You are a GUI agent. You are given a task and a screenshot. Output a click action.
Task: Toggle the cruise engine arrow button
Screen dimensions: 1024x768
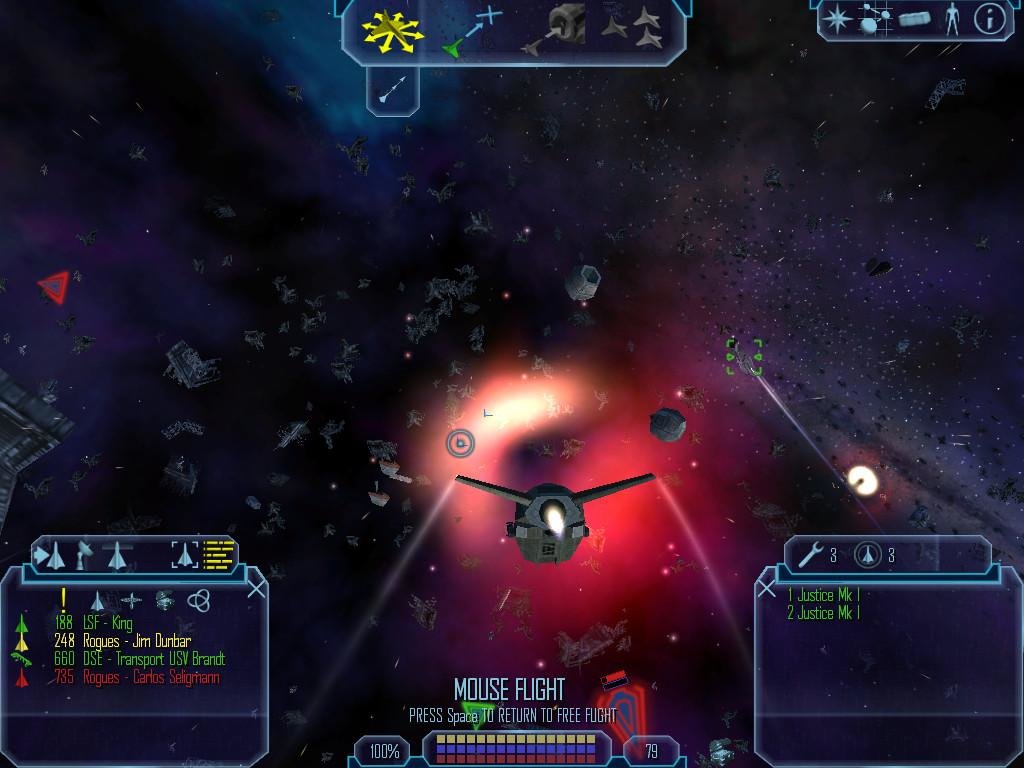point(392,91)
